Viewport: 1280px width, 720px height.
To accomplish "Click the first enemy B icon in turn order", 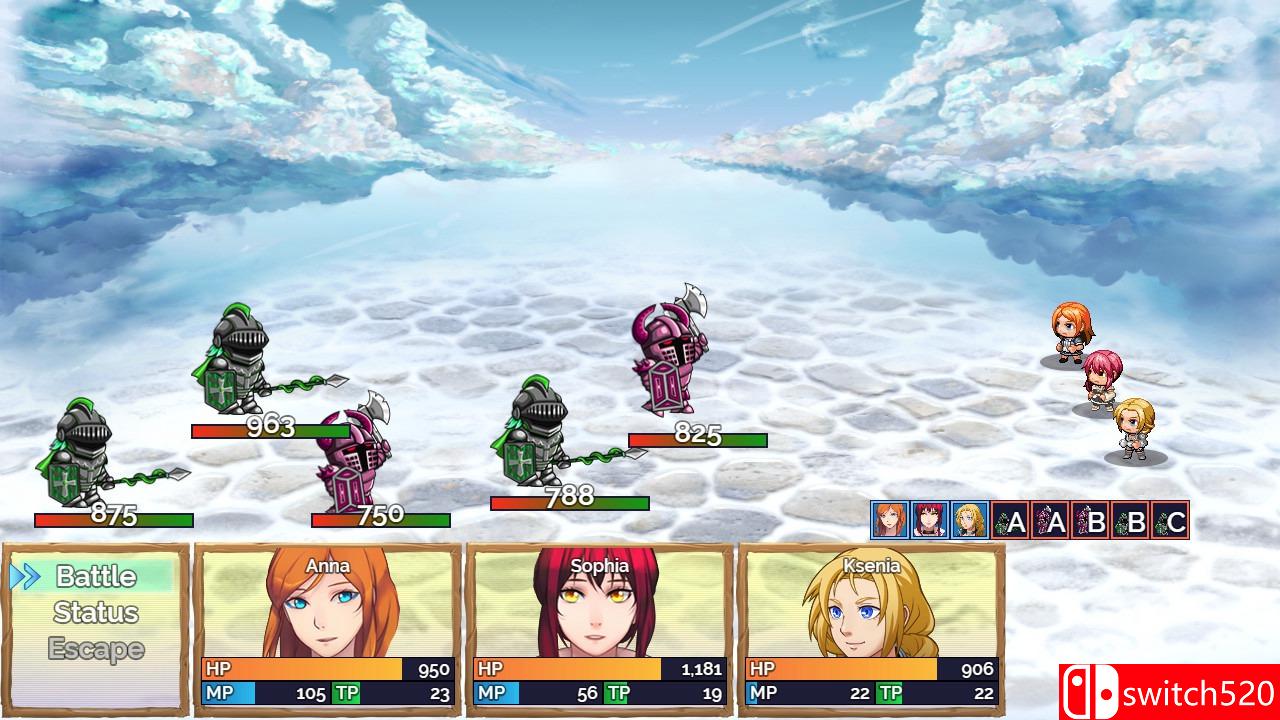I will [1090, 520].
